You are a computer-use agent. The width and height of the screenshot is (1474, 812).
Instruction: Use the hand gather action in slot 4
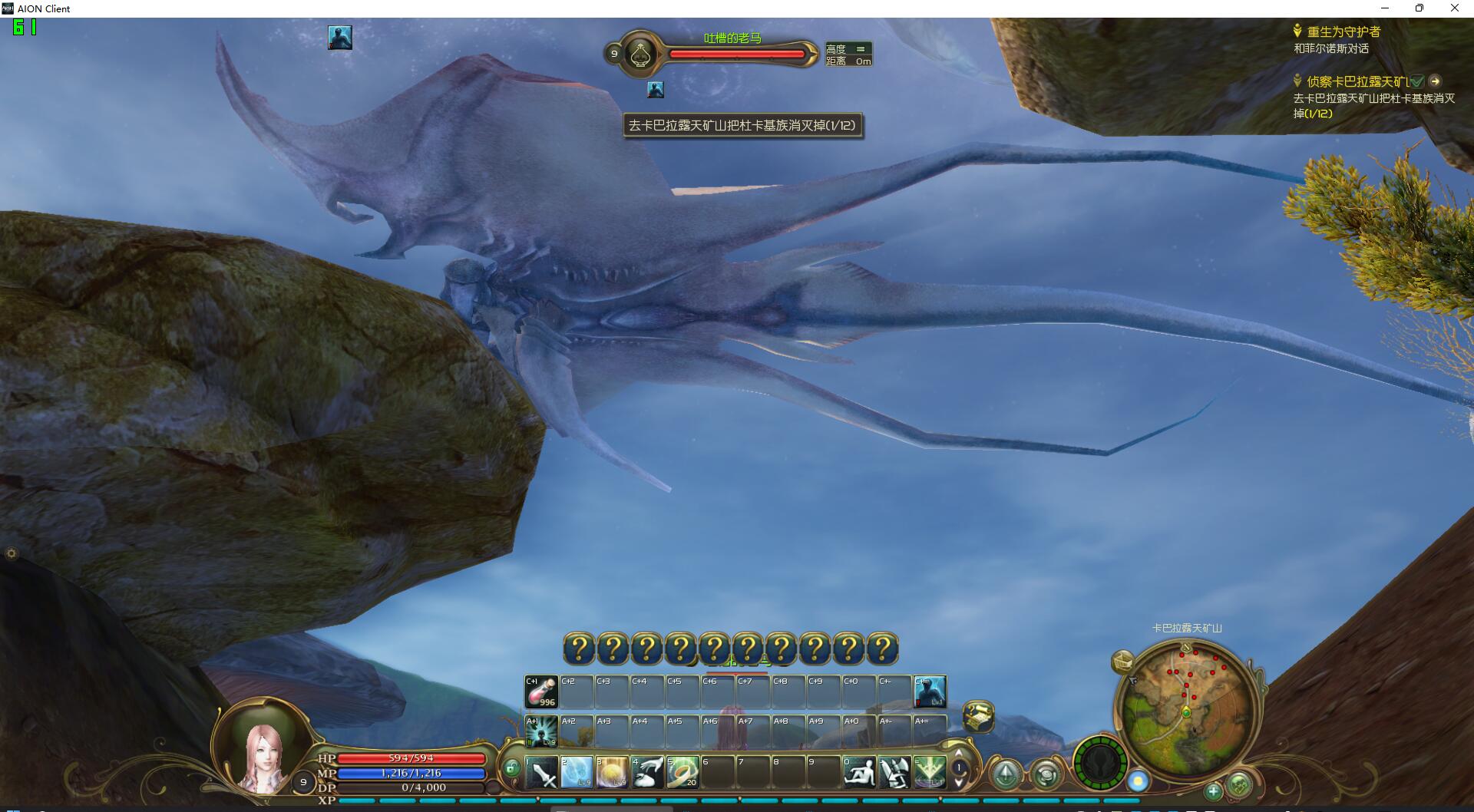tap(647, 772)
